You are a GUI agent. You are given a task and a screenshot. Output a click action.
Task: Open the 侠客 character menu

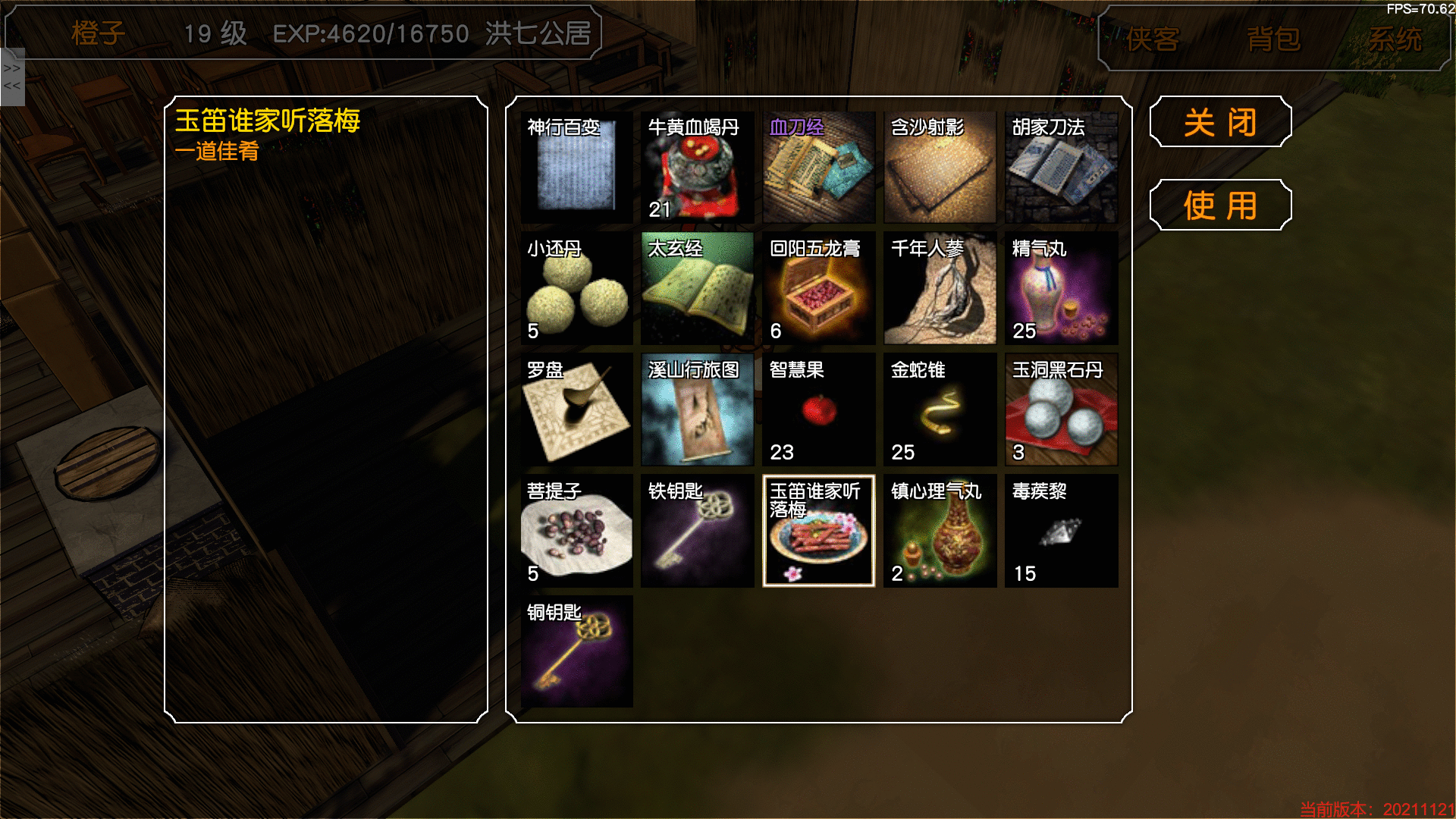click(x=1153, y=39)
